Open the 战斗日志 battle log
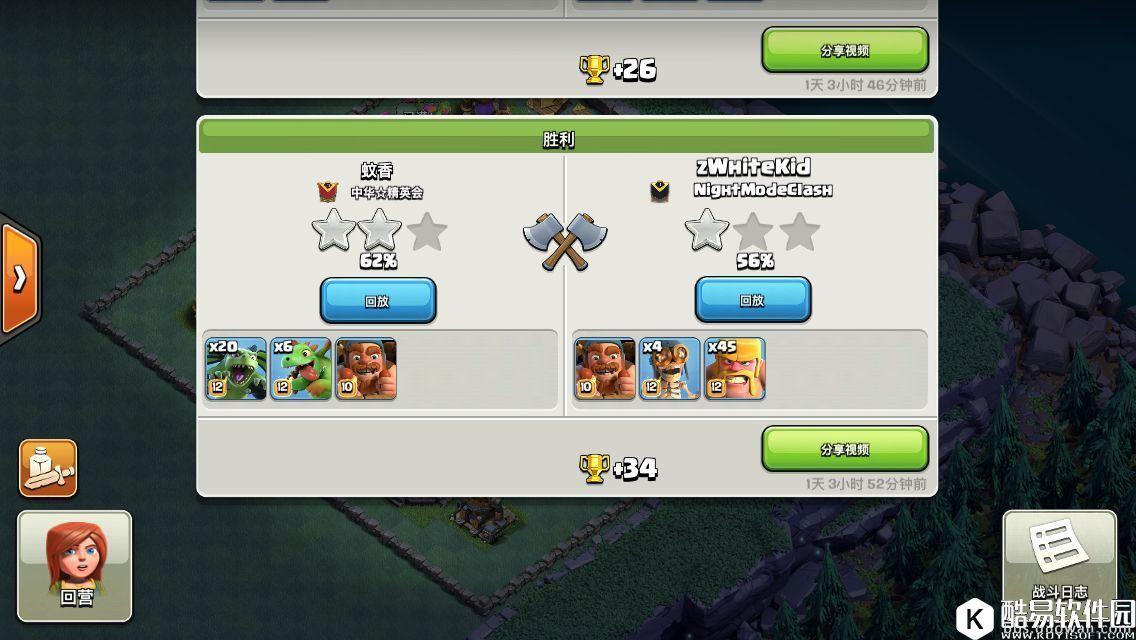The width and height of the screenshot is (1136, 640). point(1059,560)
